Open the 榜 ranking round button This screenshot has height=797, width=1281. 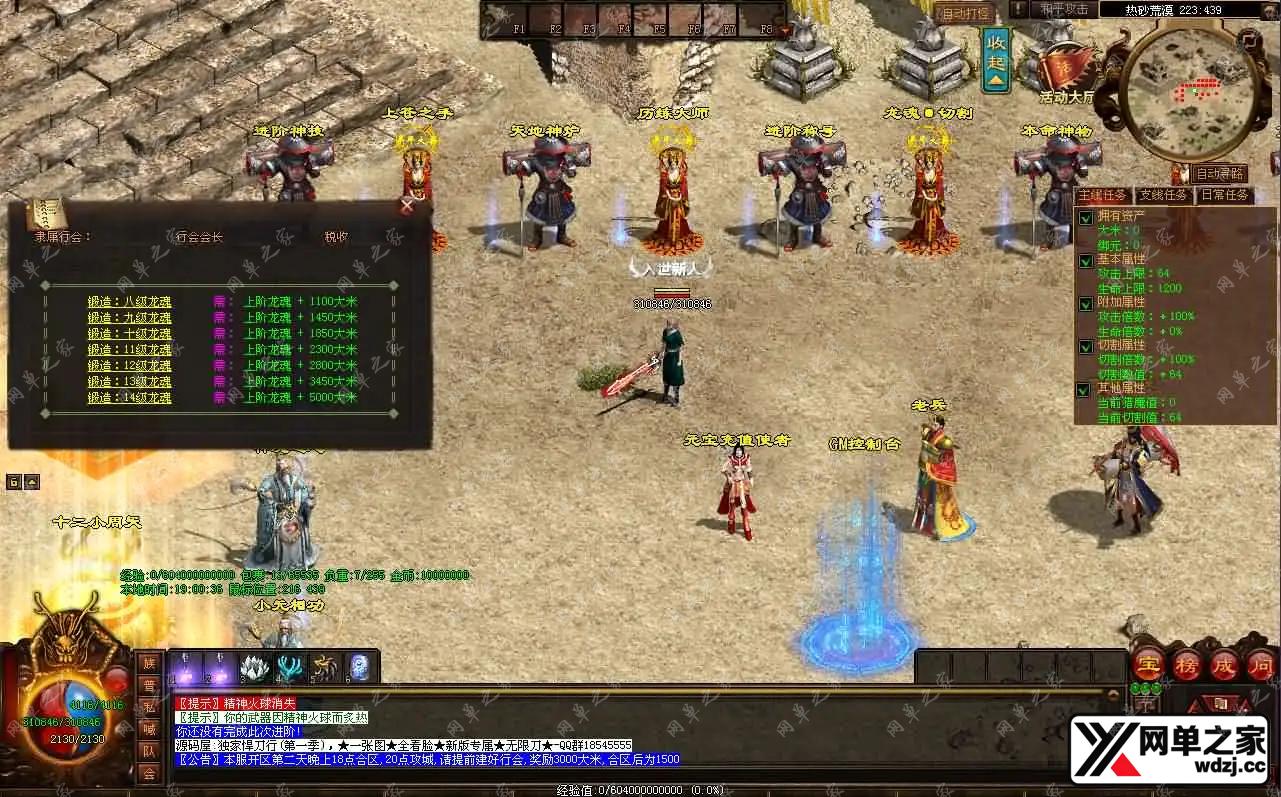coord(1186,664)
